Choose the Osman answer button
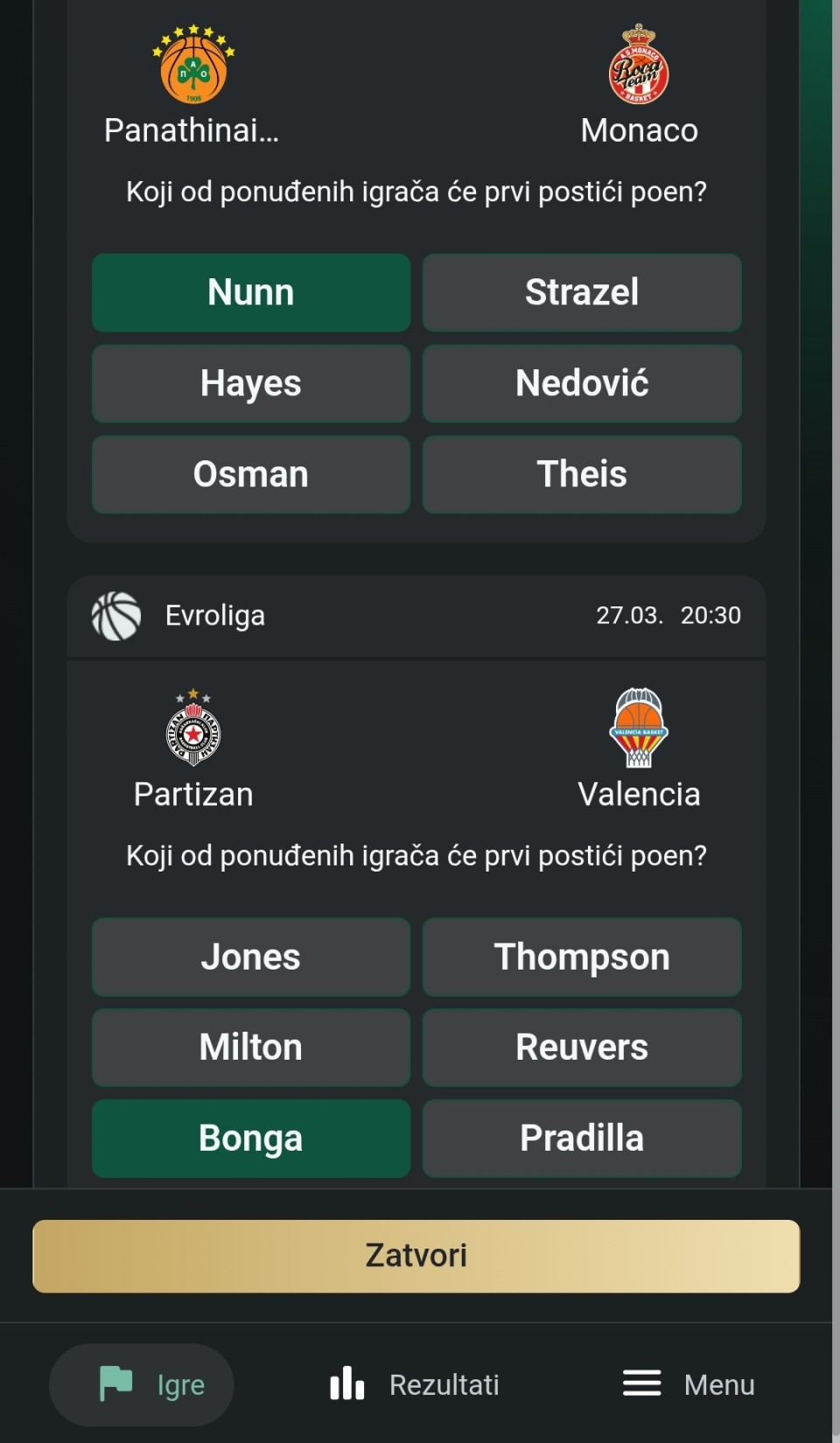 click(250, 474)
